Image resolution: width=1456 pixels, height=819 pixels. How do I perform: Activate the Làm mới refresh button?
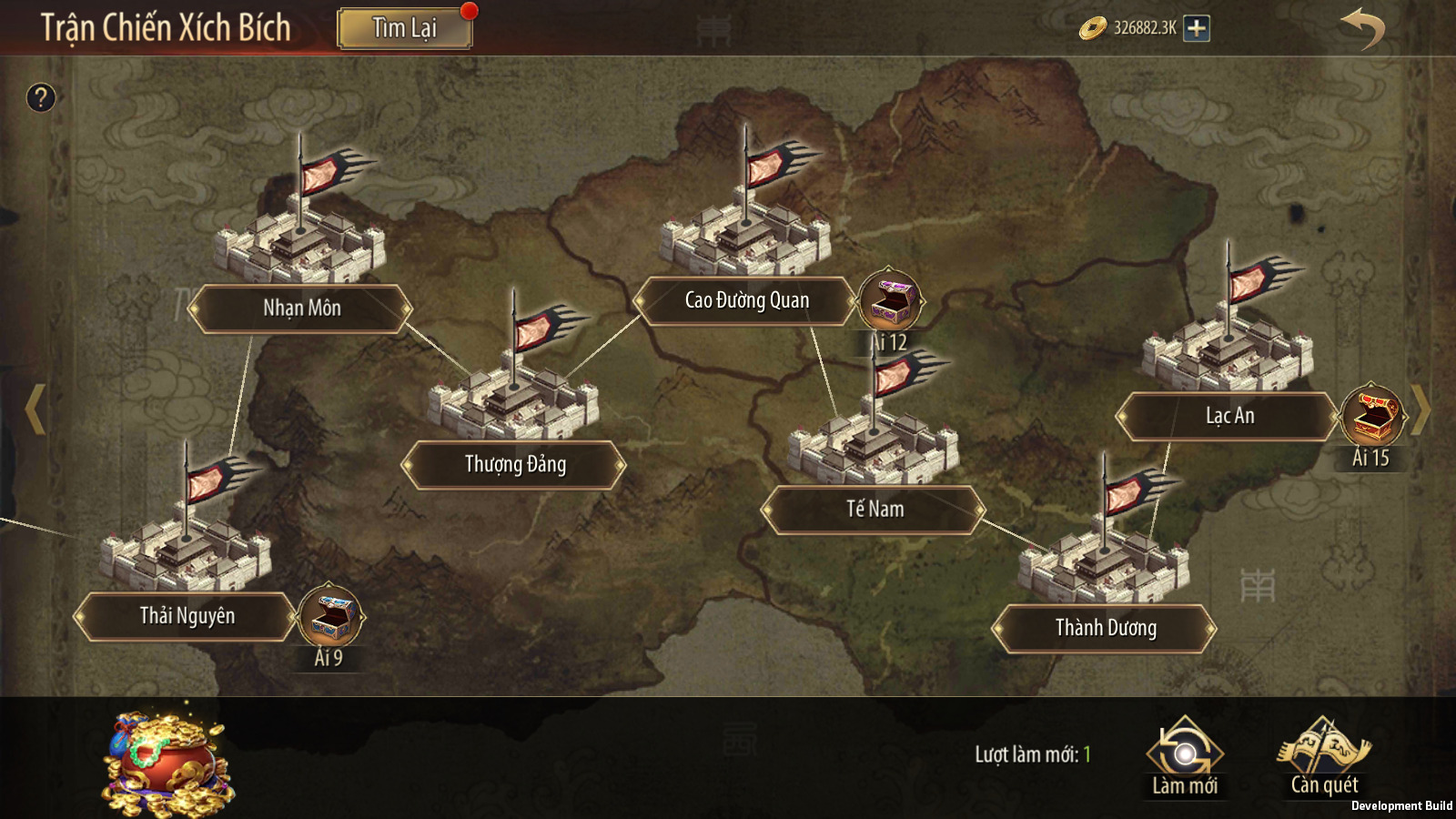(1184, 757)
